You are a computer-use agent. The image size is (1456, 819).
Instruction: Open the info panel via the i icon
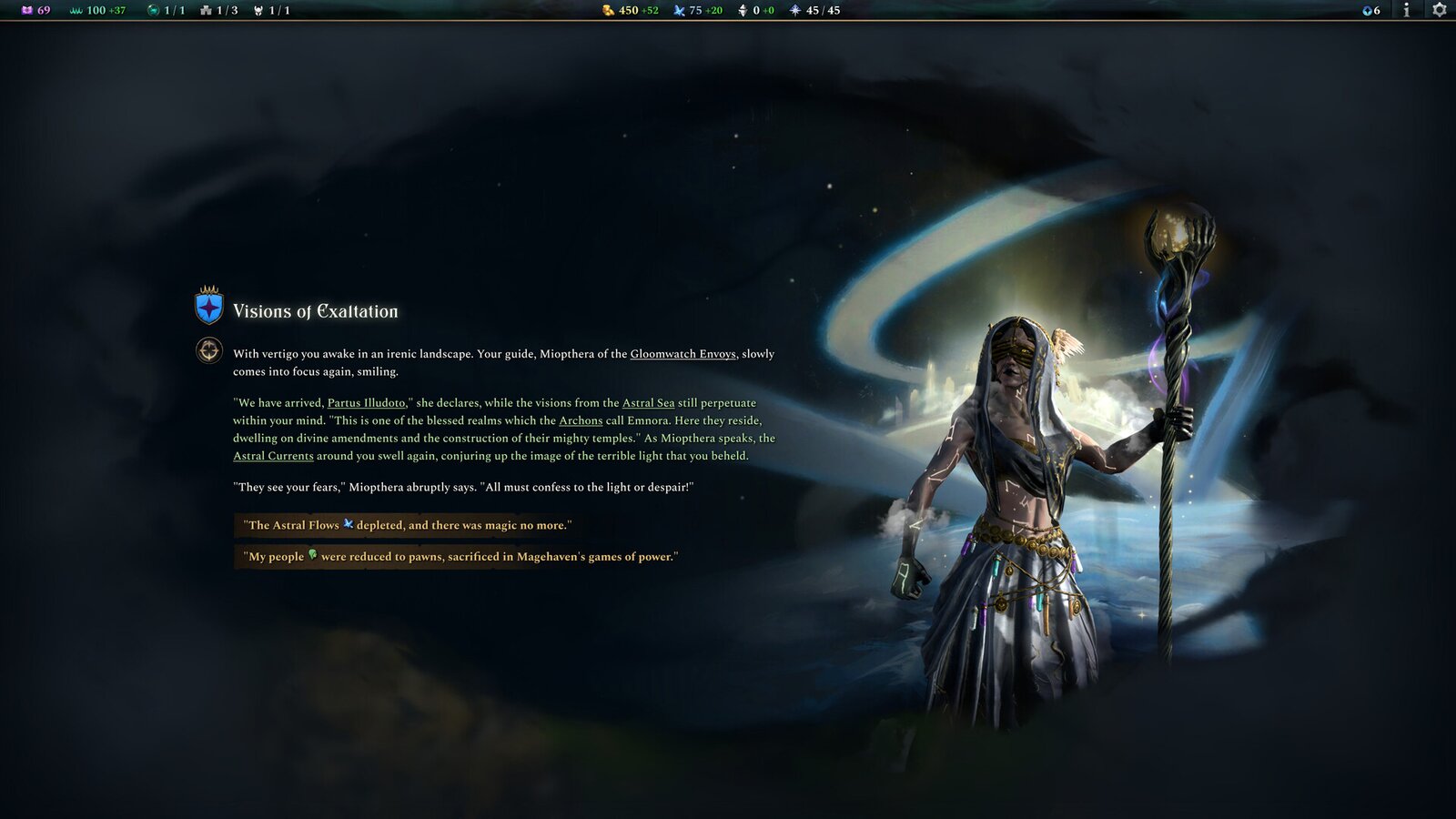(x=1405, y=11)
